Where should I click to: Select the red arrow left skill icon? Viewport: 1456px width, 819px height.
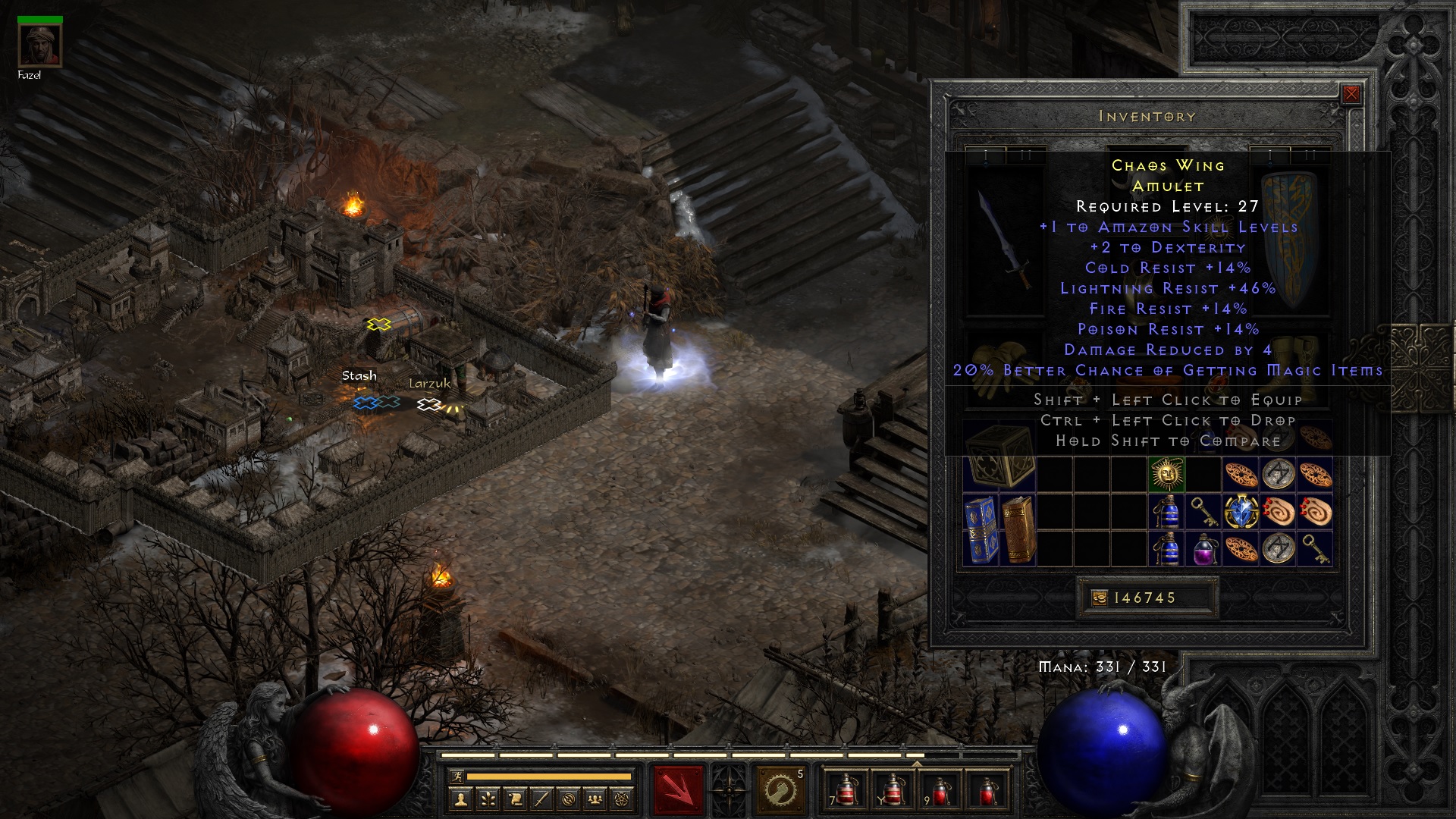point(677,789)
